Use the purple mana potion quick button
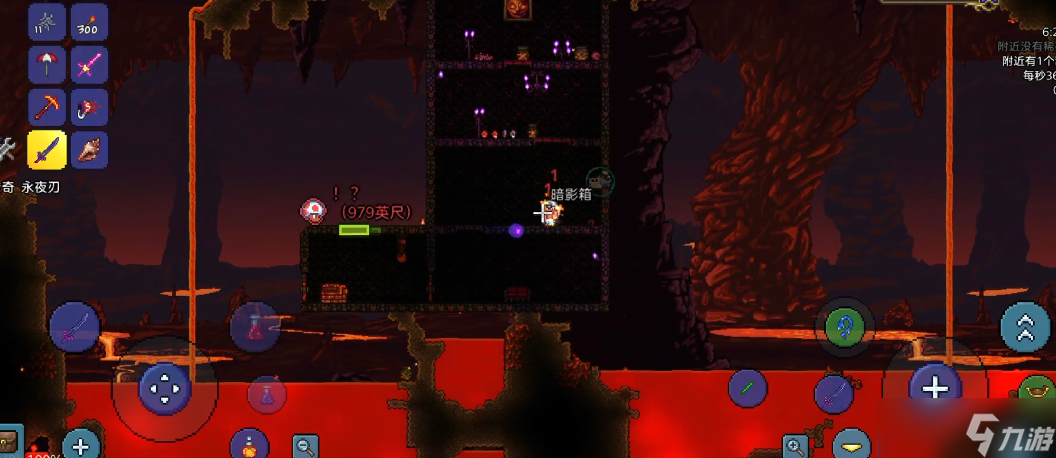 click(266, 395)
